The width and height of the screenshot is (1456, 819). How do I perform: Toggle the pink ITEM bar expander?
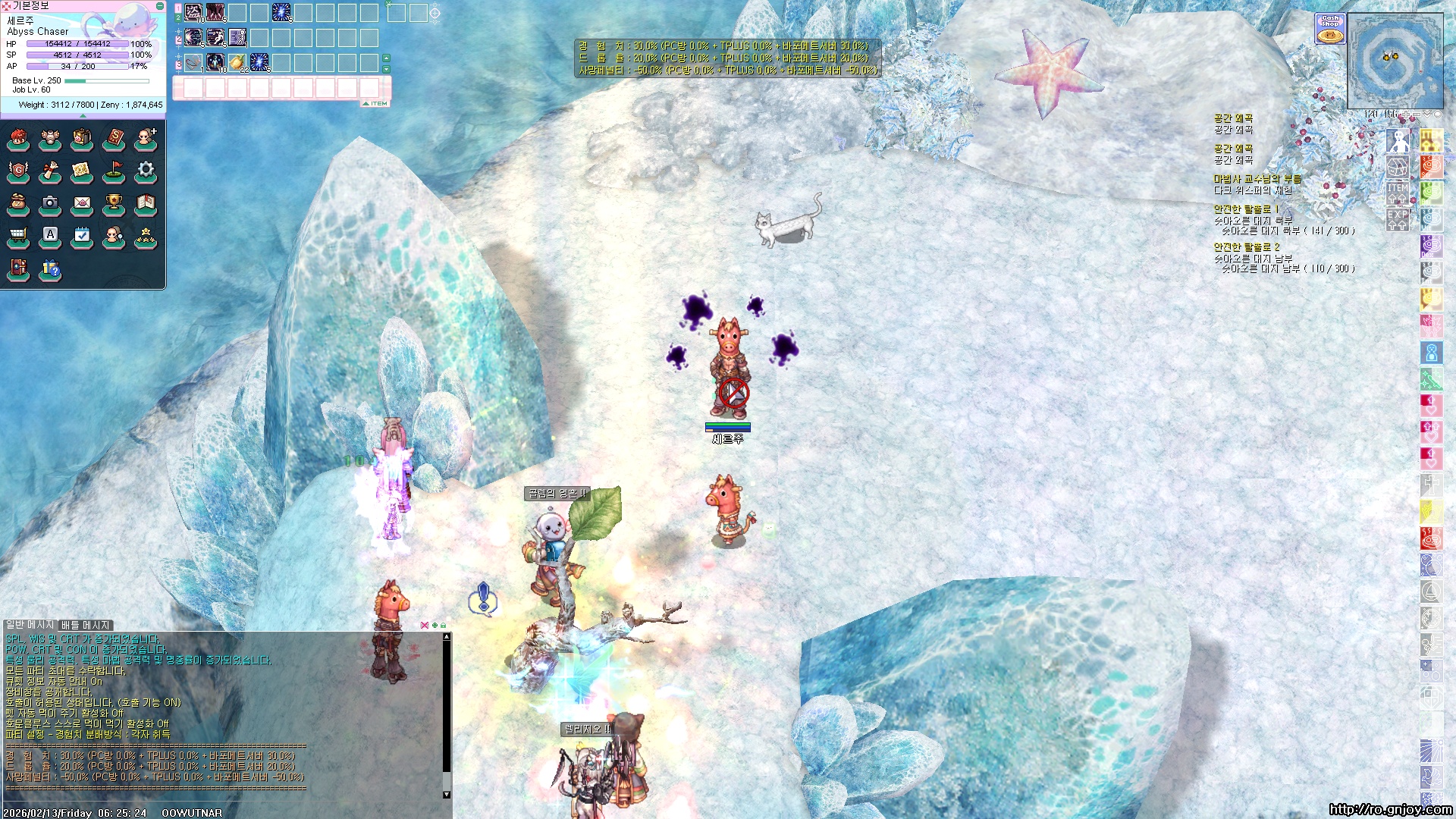click(375, 103)
